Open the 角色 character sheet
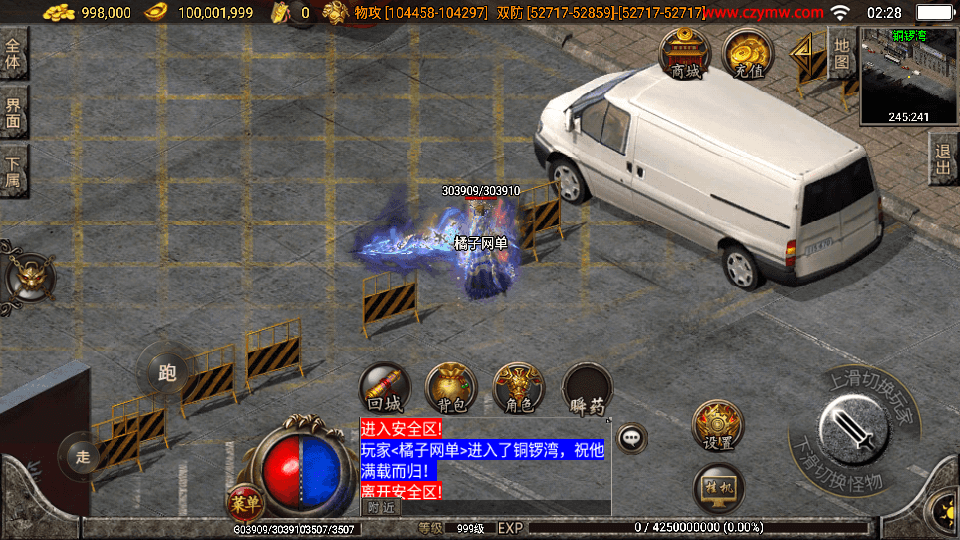The image size is (960, 540). 519,388
